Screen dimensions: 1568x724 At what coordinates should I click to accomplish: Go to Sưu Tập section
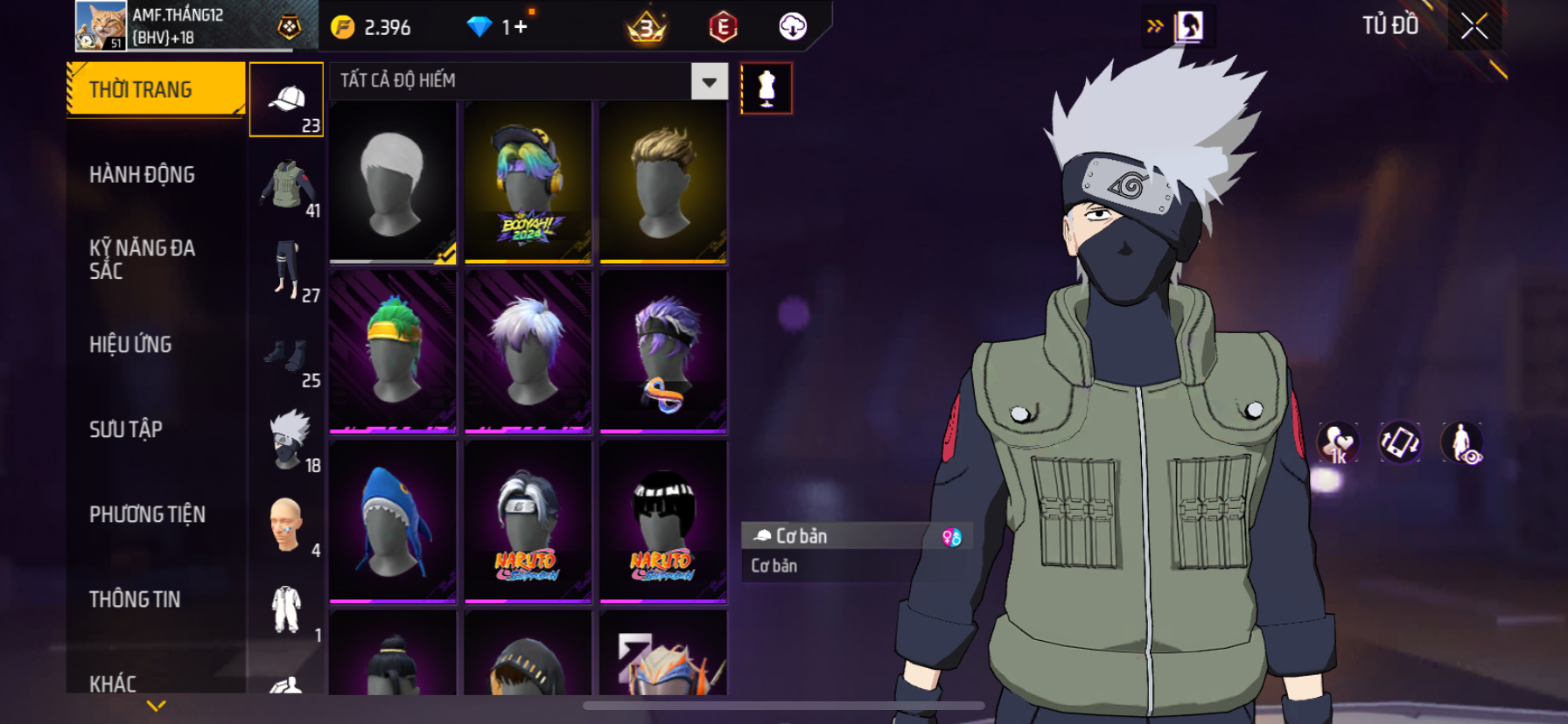pyautogui.click(x=126, y=429)
